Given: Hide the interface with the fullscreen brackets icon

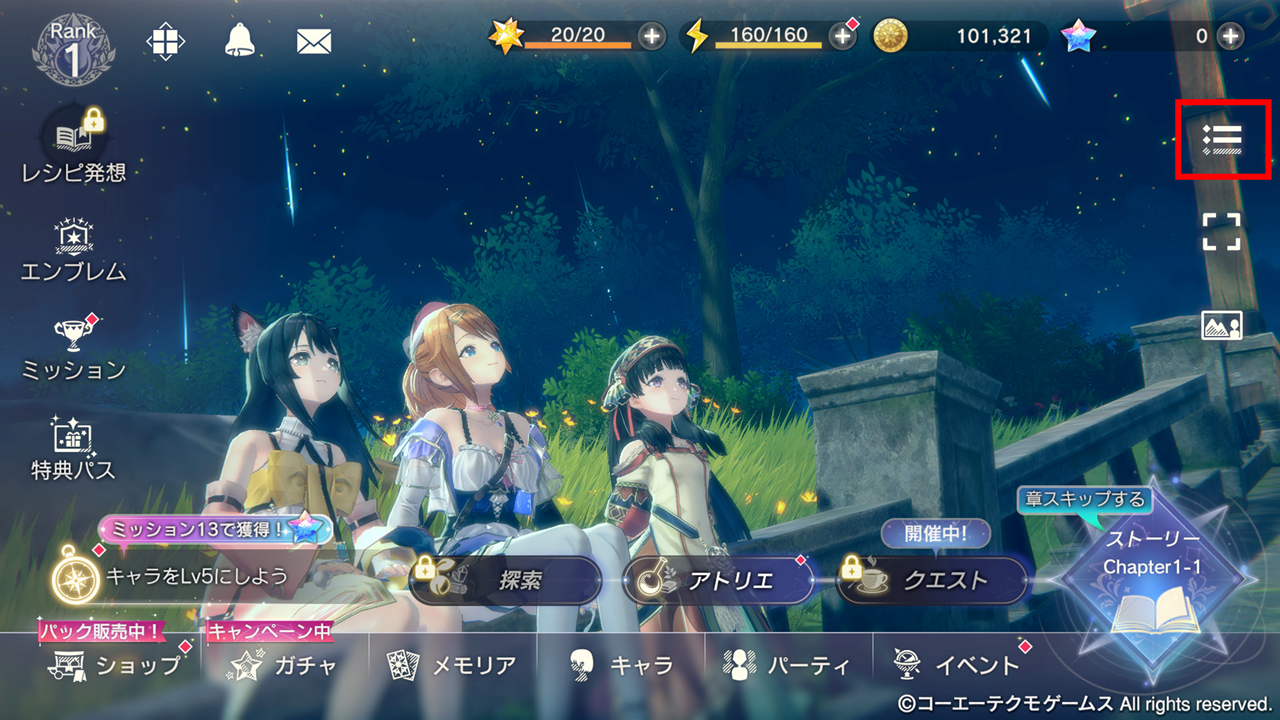Looking at the screenshot, I should click(x=1222, y=231).
